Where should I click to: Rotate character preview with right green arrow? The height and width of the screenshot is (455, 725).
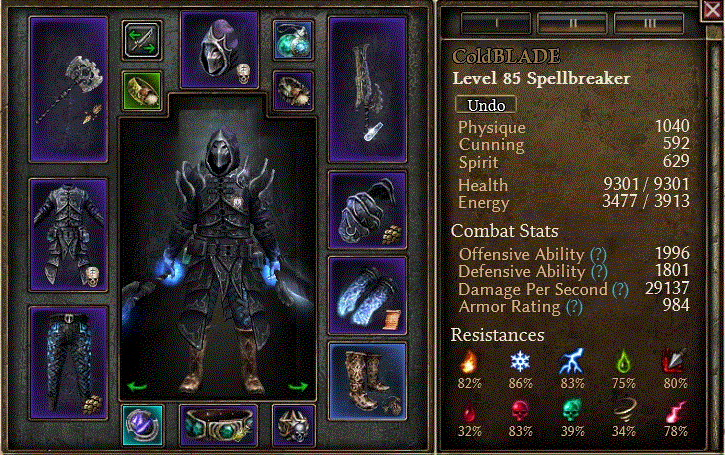point(297,386)
